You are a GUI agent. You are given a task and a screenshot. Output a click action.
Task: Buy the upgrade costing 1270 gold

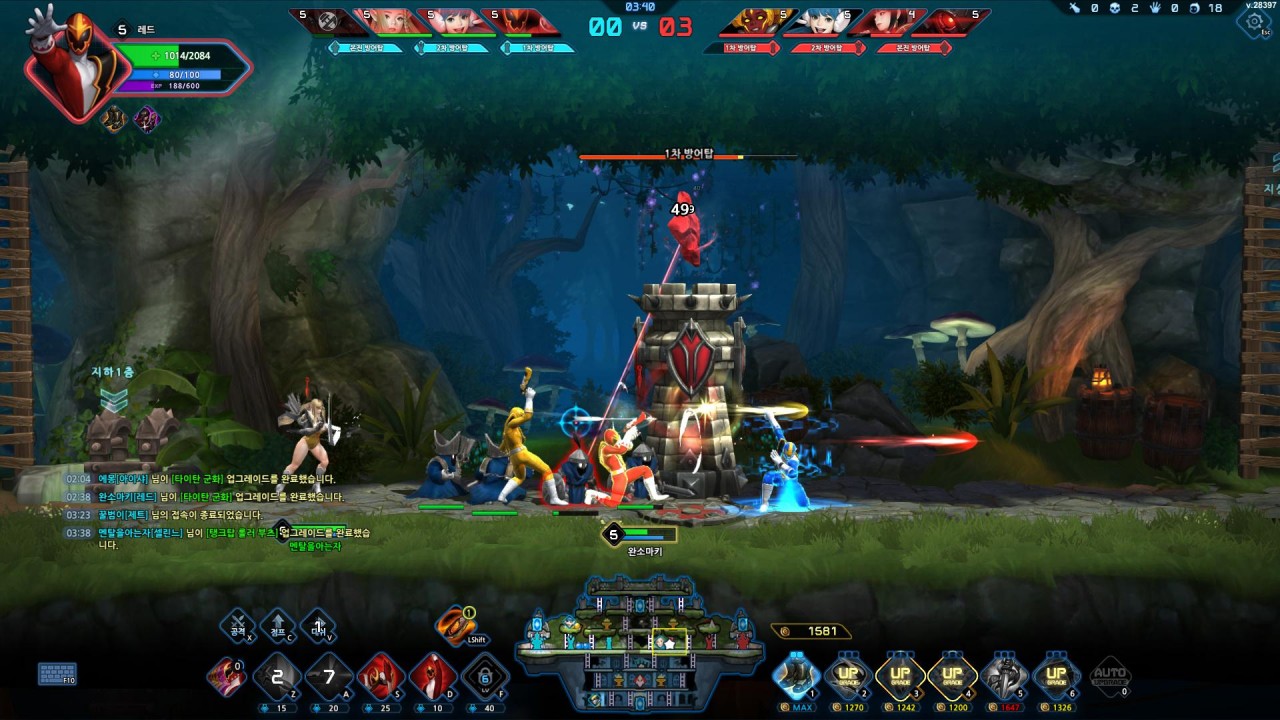[849, 677]
